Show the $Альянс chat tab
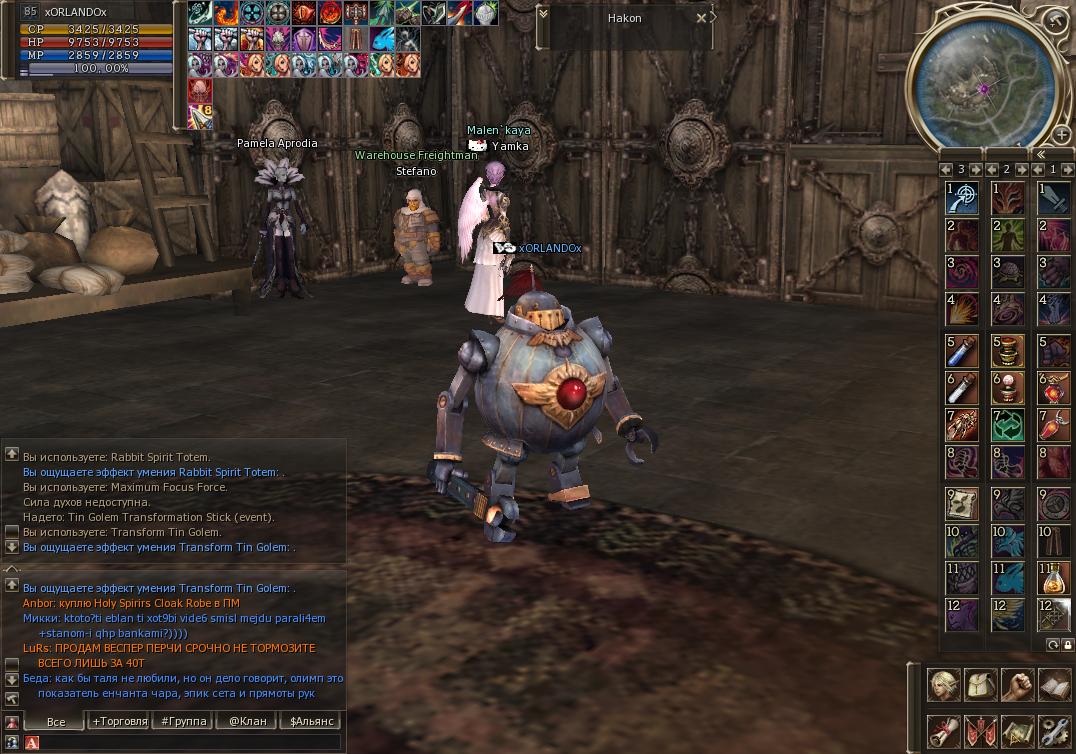Image resolution: width=1076 pixels, height=754 pixels. click(x=309, y=721)
